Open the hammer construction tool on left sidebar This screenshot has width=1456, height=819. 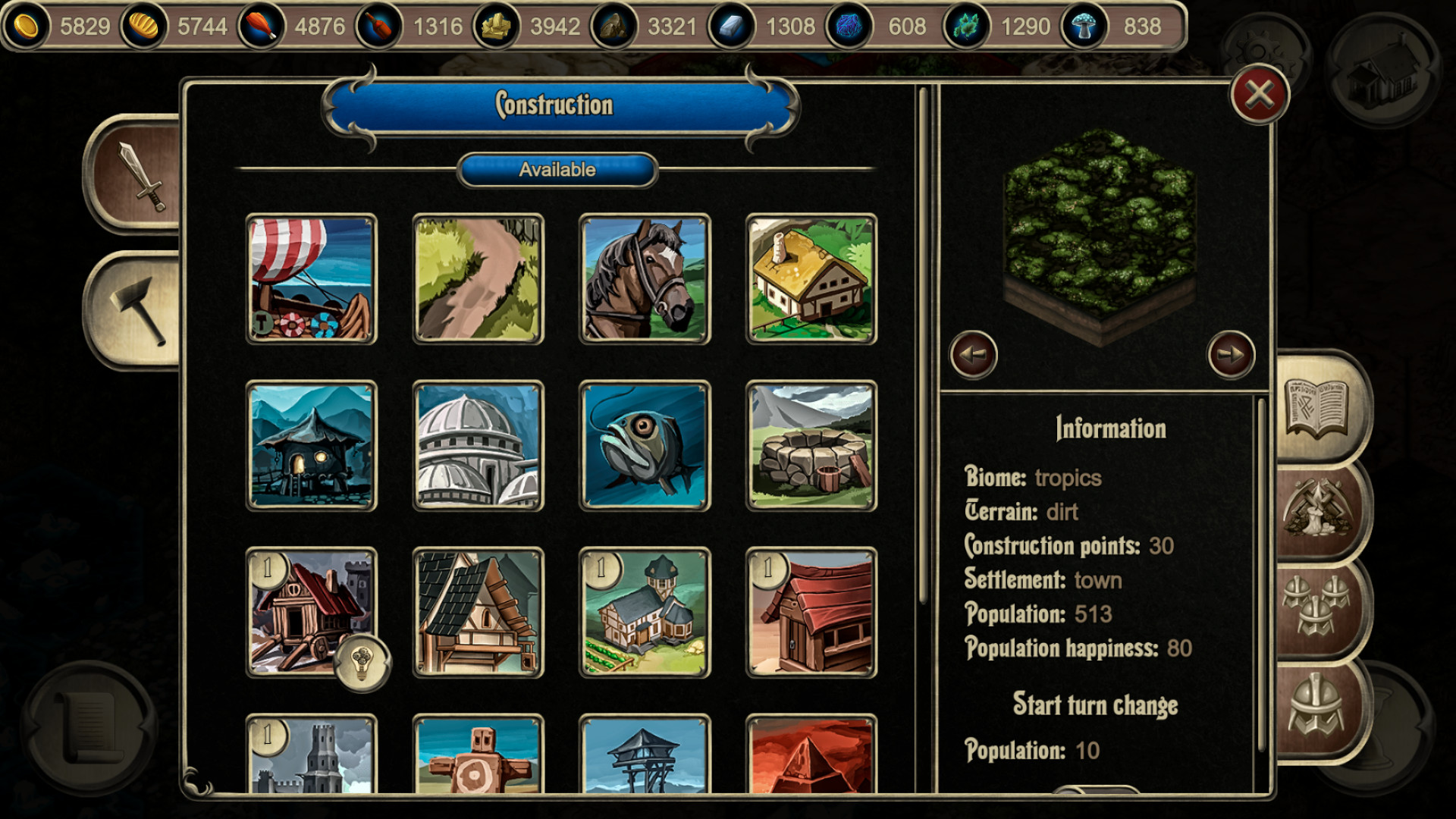(136, 311)
